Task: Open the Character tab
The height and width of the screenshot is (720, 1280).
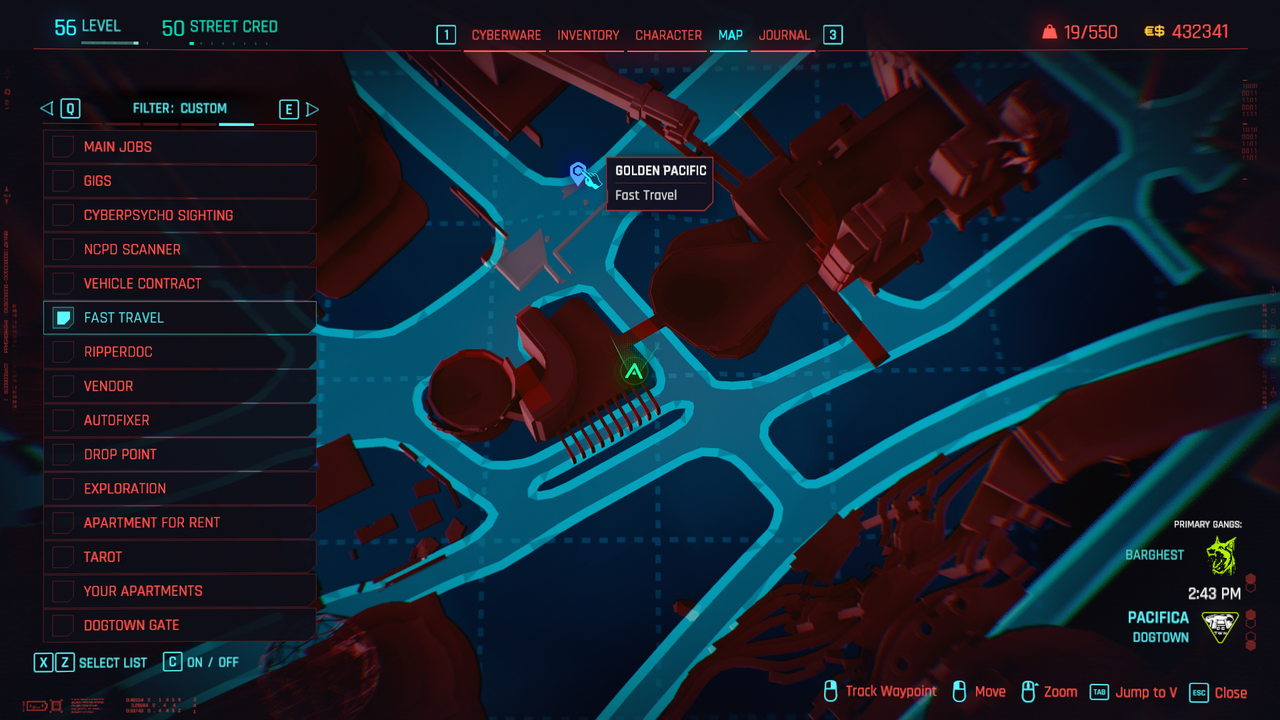Action: coord(668,35)
